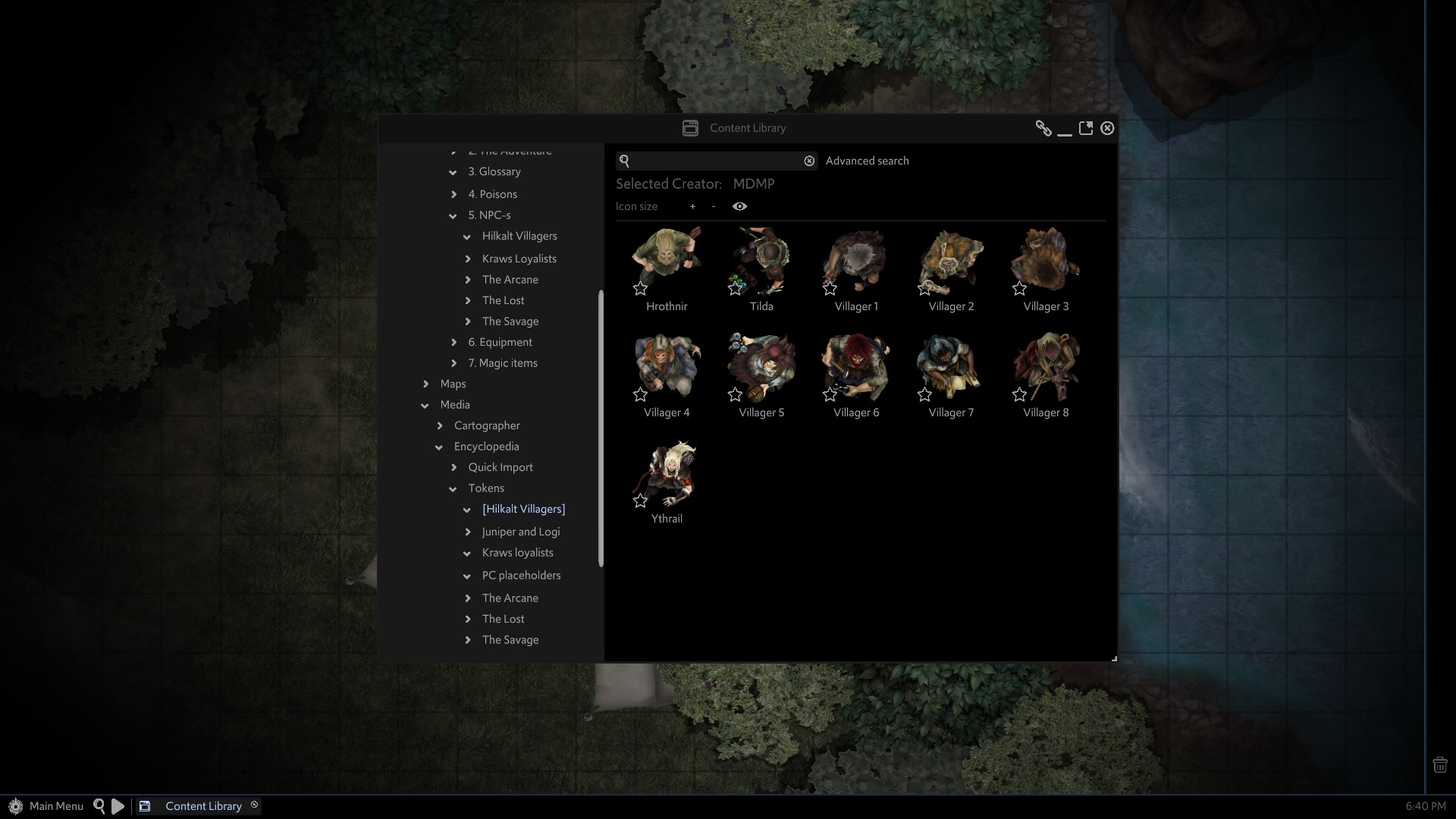1456x819 pixels.
Task: Click the trash bin icon
Action: (1439, 765)
